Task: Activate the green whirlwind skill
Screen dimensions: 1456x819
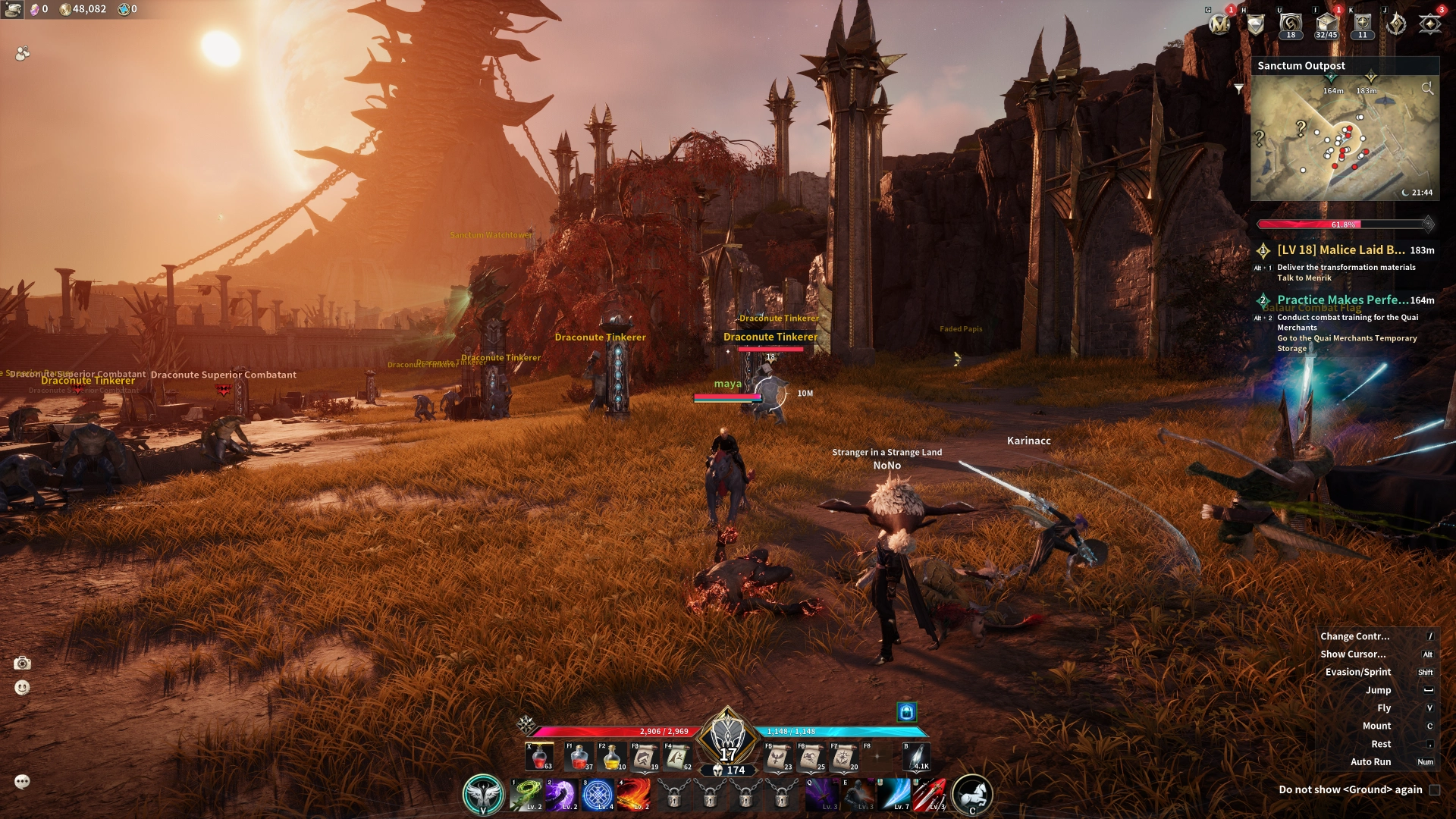Action: click(525, 795)
